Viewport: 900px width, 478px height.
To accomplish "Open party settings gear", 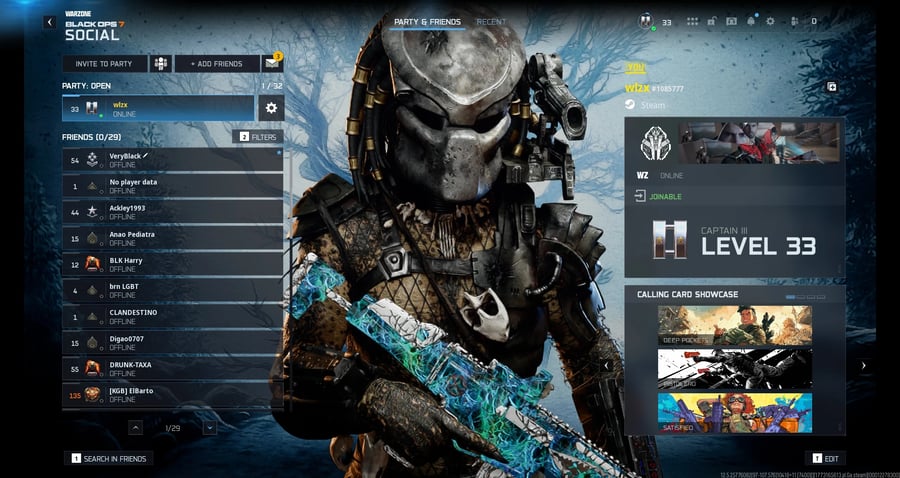I will click(x=270, y=108).
